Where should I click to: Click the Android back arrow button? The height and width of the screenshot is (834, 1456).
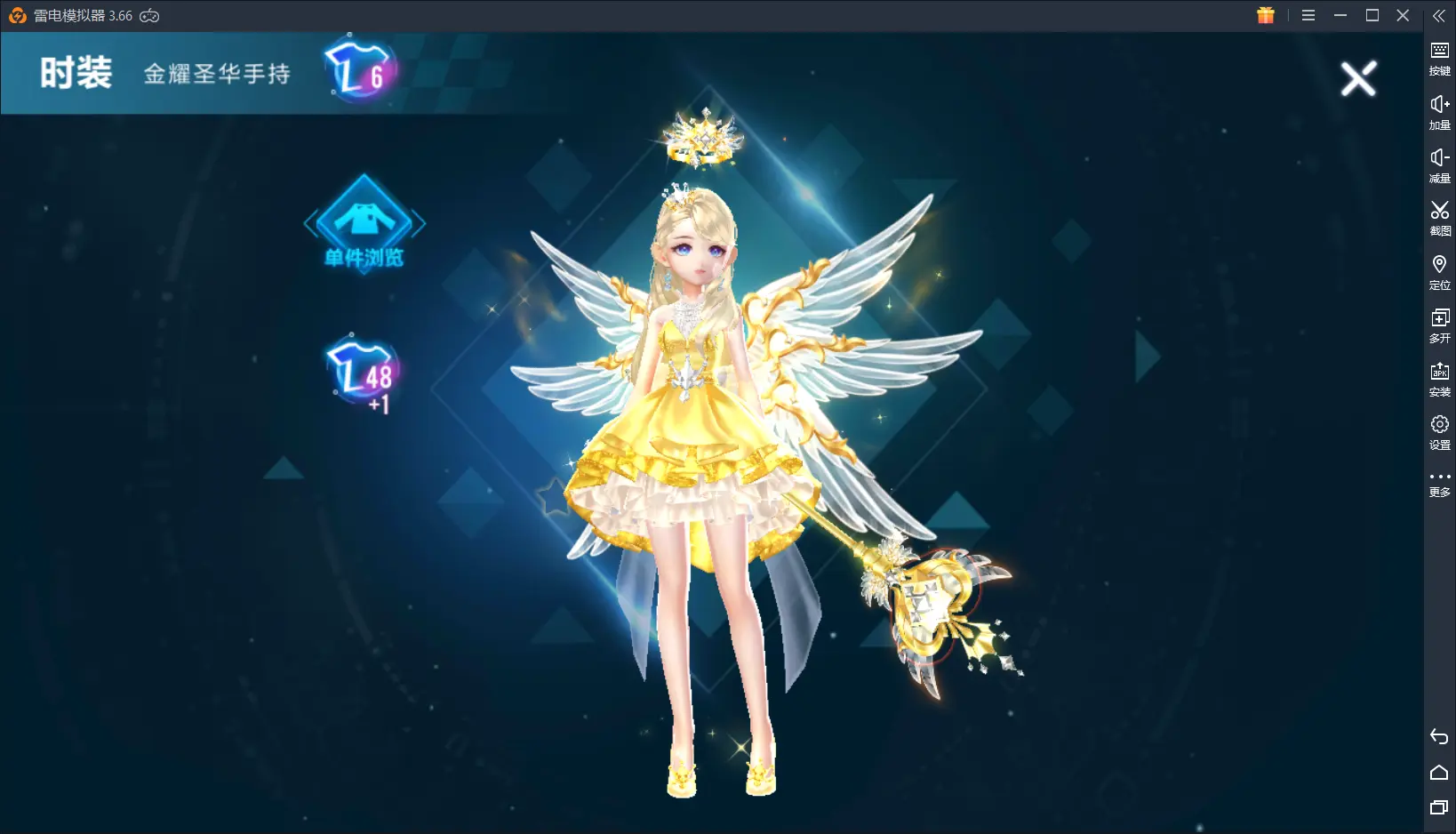[1439, 736]
